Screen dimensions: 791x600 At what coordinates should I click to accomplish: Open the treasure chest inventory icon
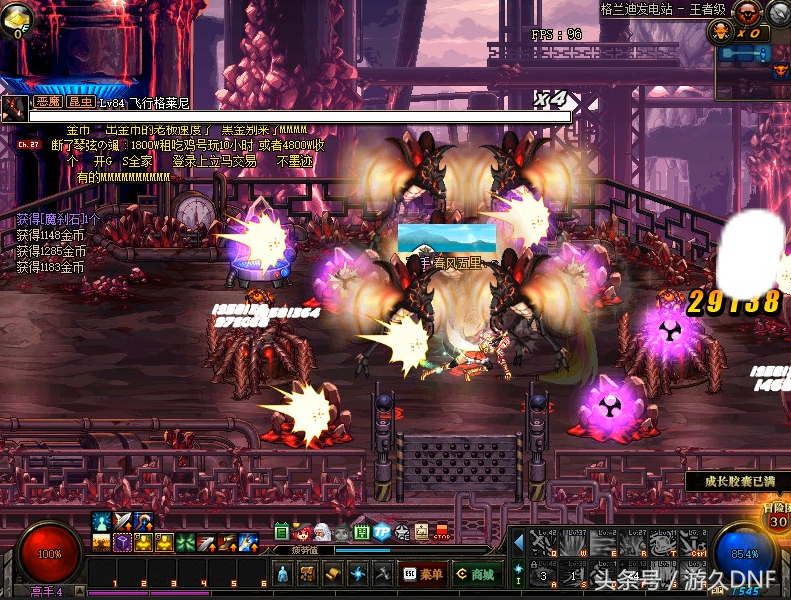pos(309,574)
